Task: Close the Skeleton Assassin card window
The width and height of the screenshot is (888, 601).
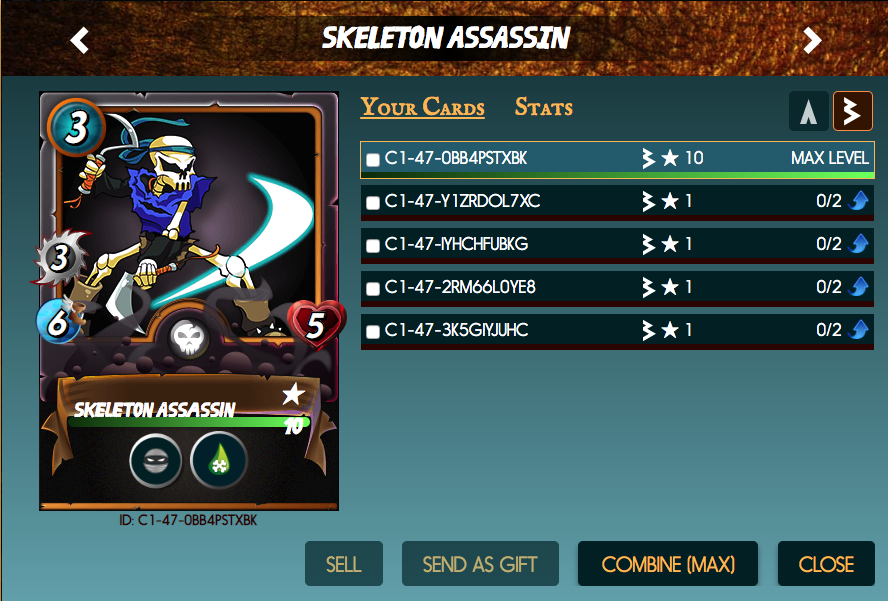Action: [x=826, y=564]
